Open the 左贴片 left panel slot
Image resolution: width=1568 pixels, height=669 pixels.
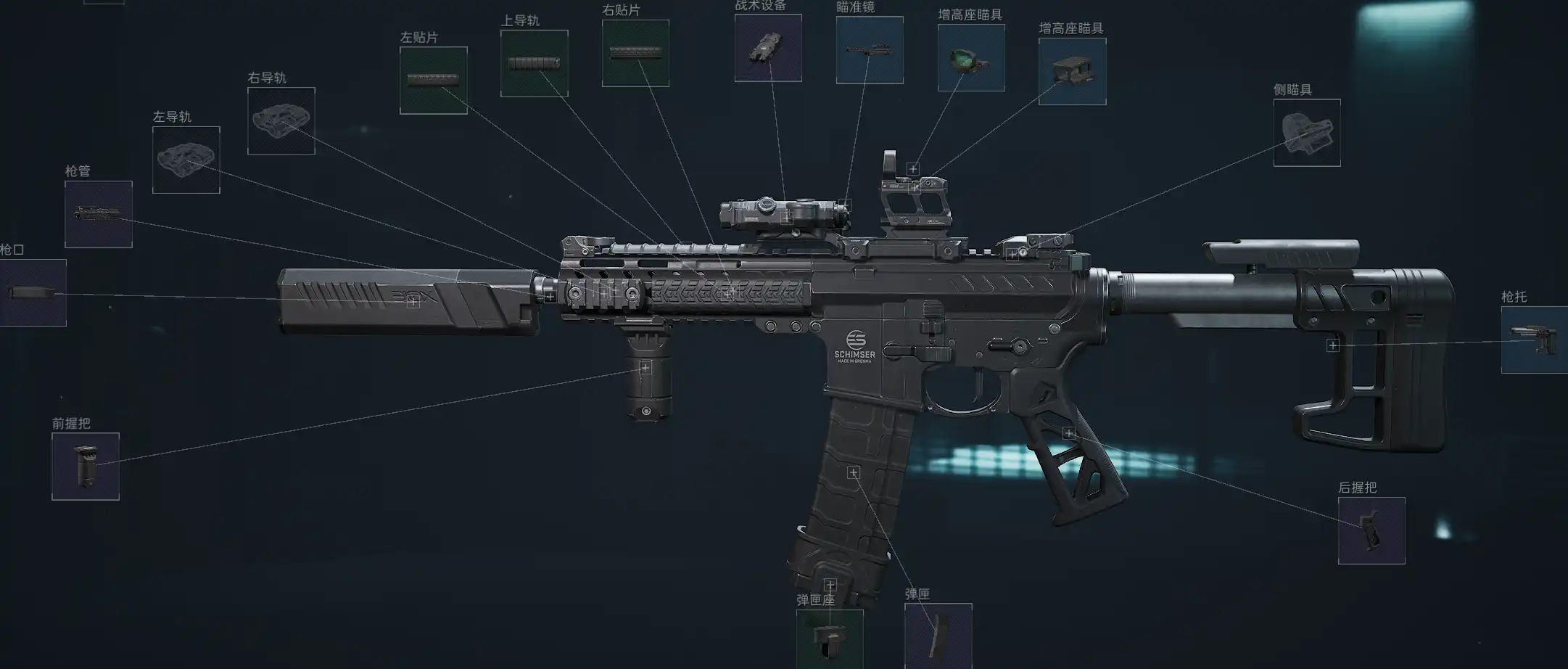tap(434, 81)
